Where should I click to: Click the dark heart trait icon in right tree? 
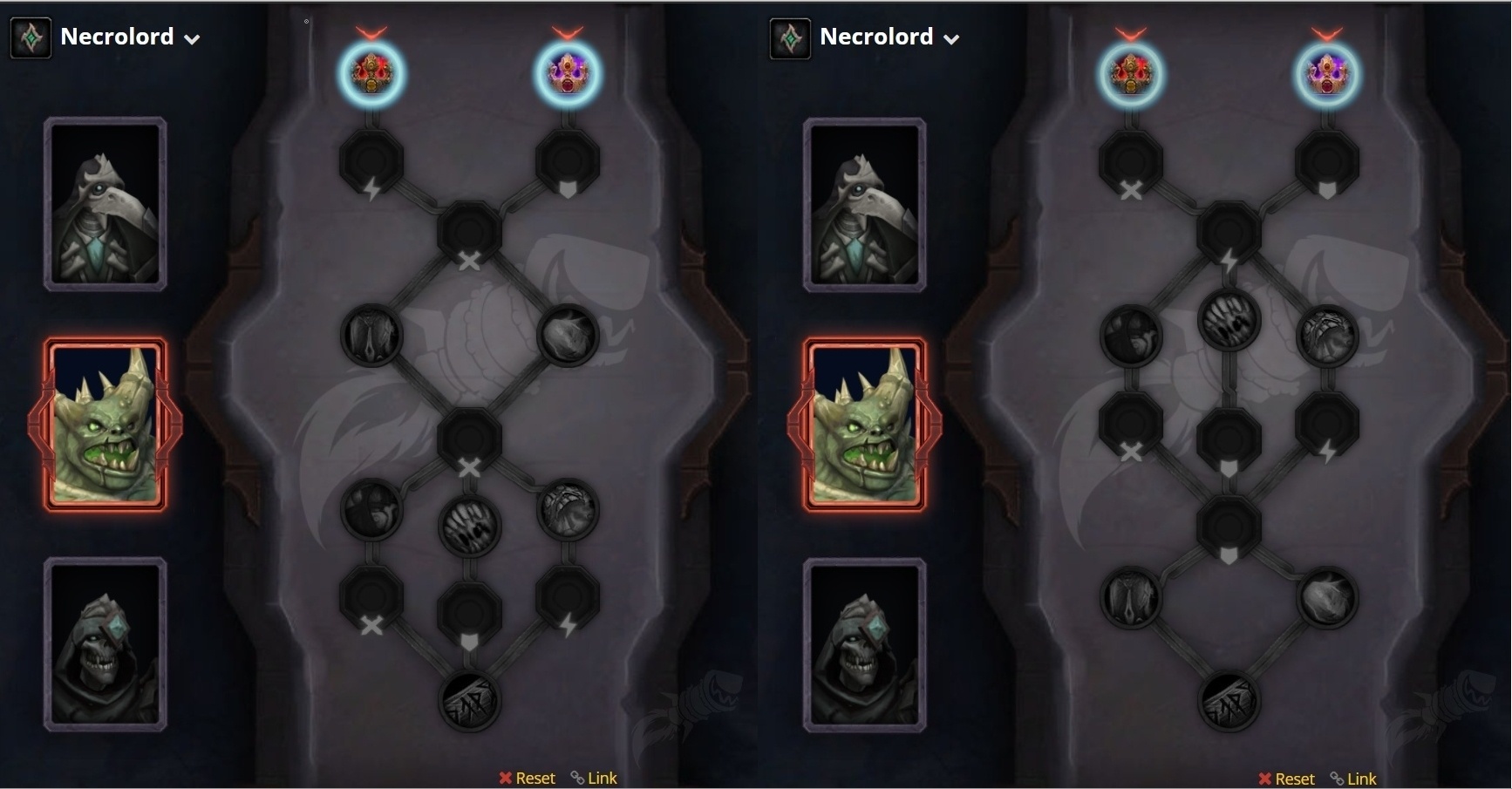pyautogui.click(x=1131, y=336)
